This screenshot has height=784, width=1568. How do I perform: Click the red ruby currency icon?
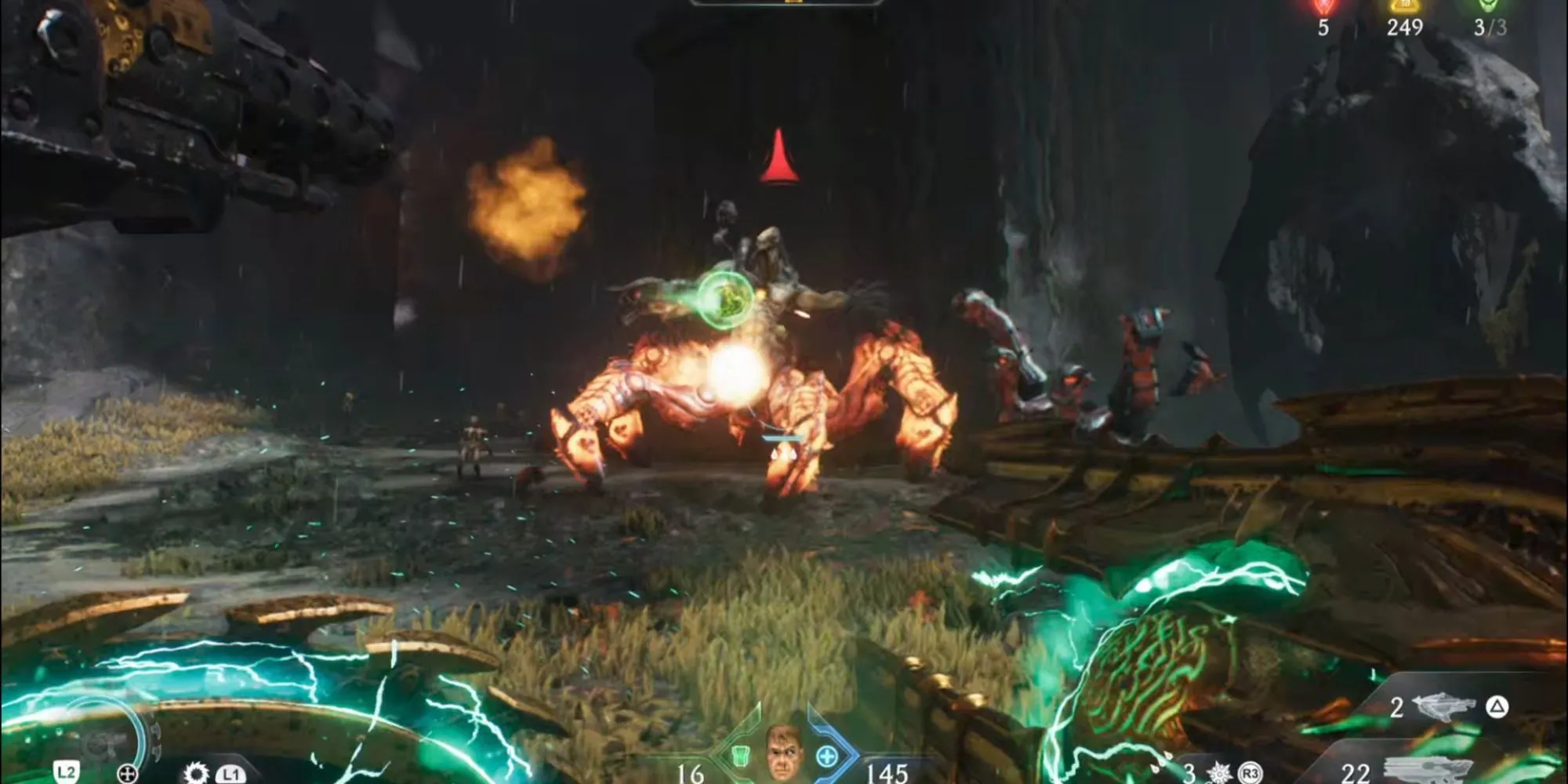point(1323,7)
